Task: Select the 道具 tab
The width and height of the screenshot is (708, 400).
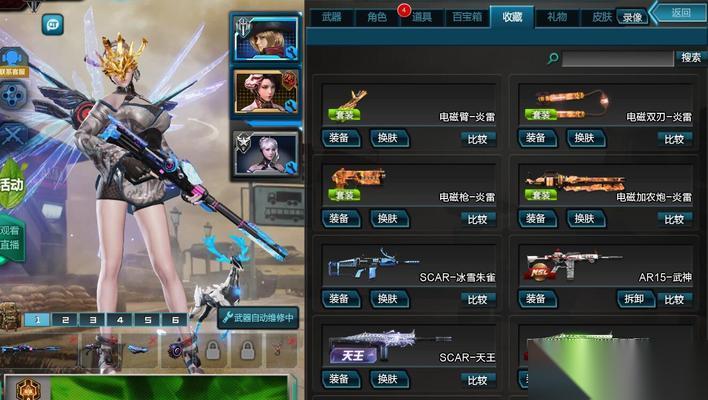Action: [421, 17]
